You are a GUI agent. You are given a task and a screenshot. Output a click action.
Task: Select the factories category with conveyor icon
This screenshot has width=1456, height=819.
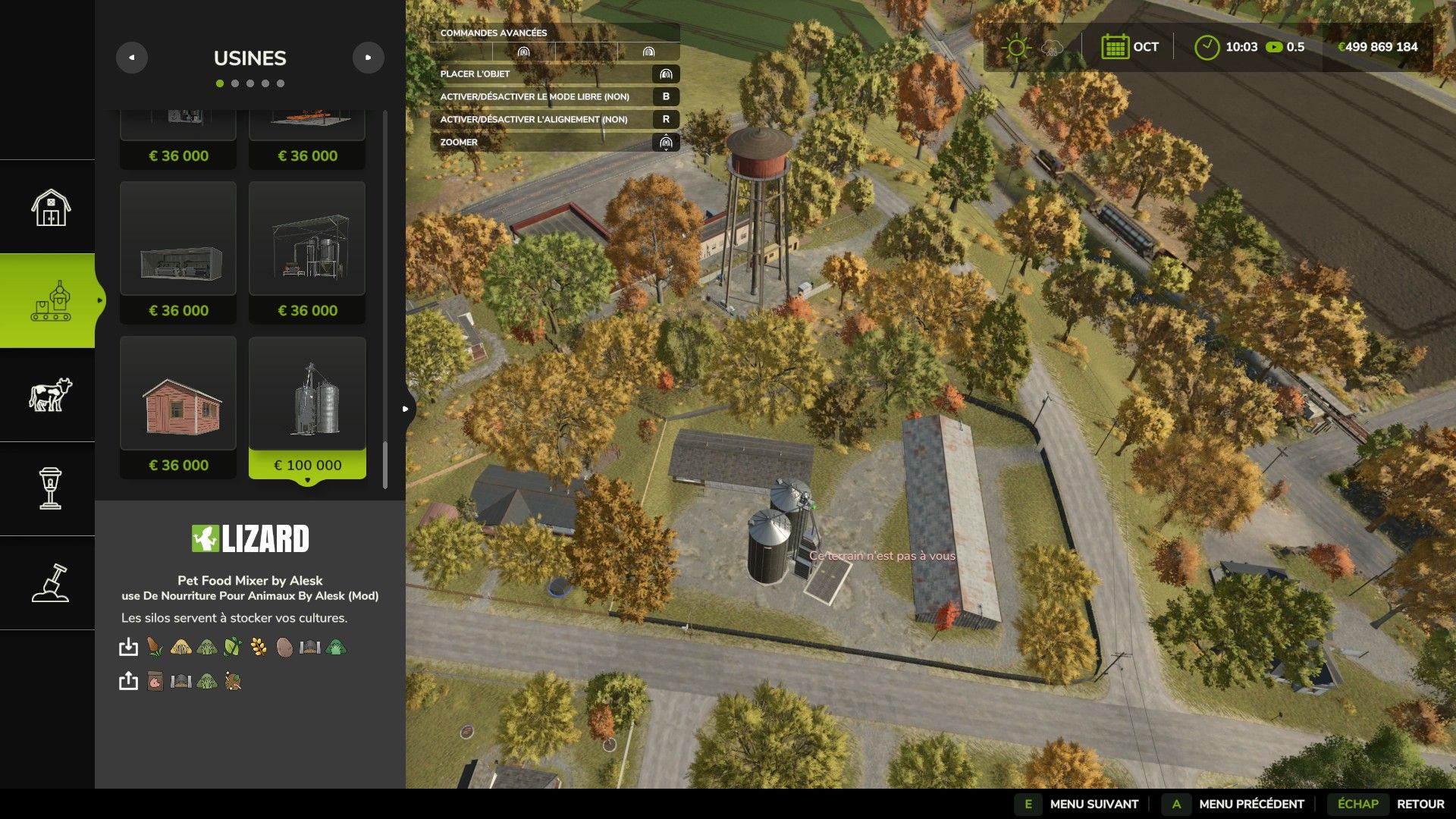pyautogui.click(x=50, y=301)
